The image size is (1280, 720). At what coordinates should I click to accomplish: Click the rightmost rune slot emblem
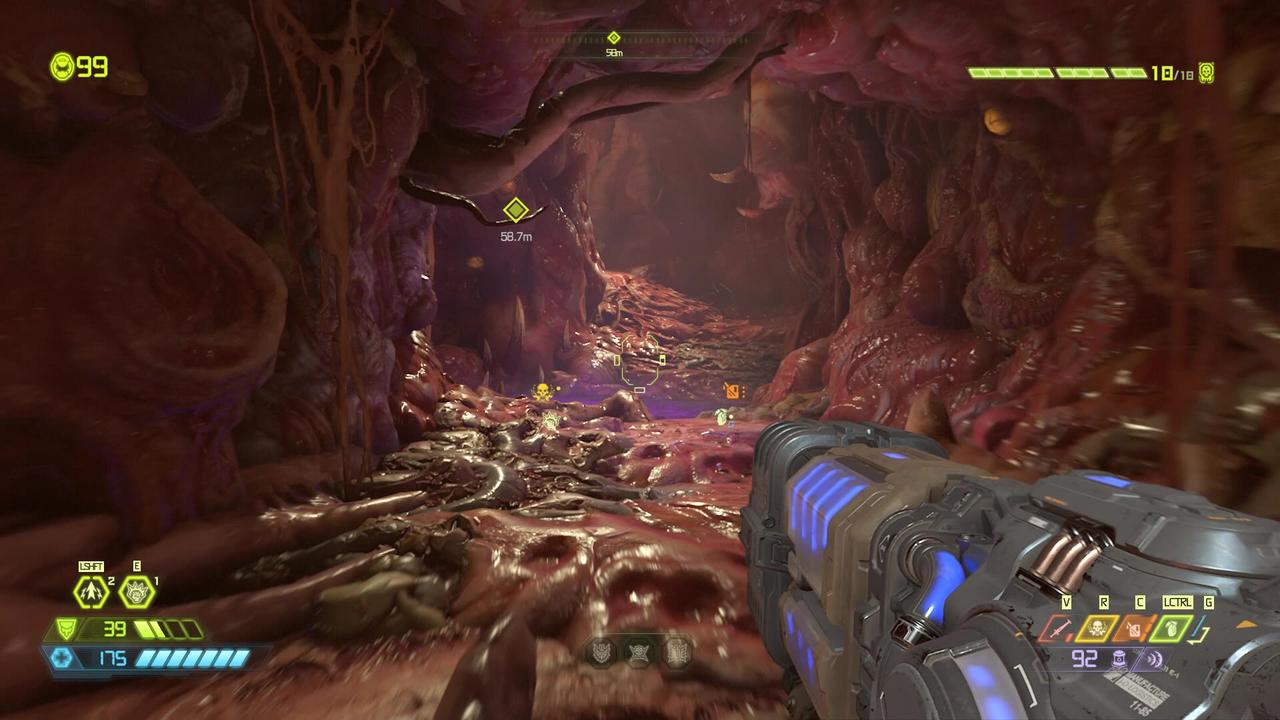[676, 653]
